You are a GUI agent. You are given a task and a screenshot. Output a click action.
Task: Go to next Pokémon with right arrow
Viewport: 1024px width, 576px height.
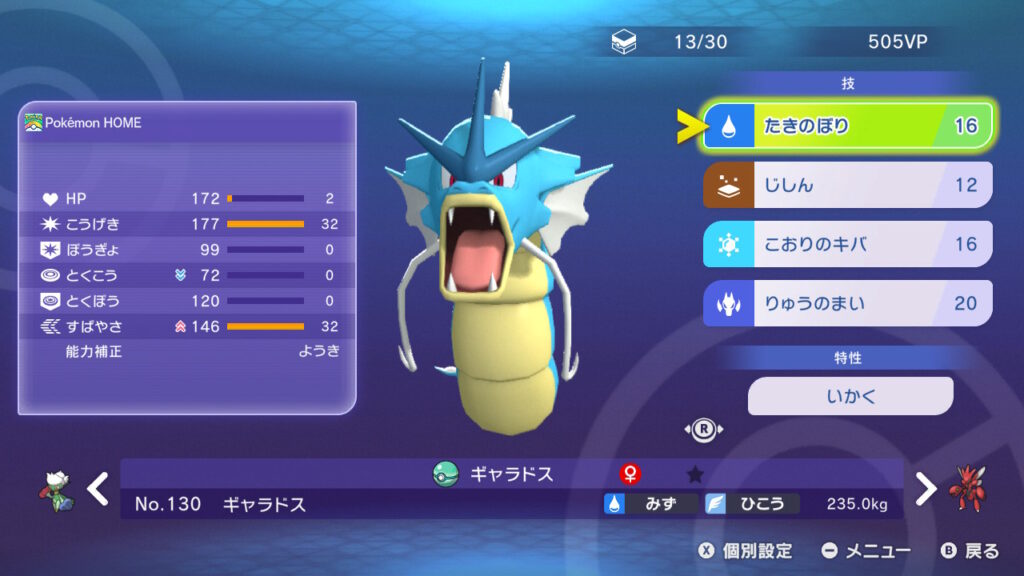pyautogui.click(x=926, y=489)
